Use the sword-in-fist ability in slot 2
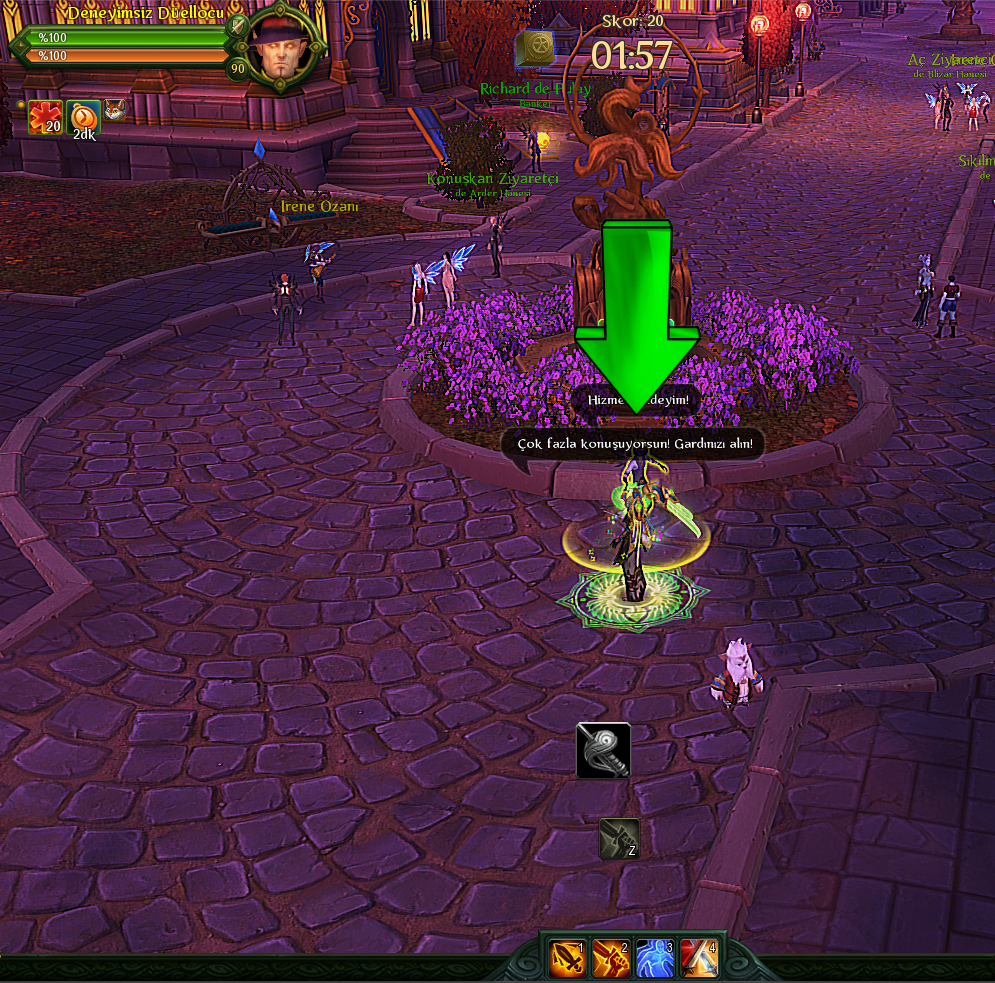Image resolution: width=995 pixels, height=983 pixels. pyautogui.click(x=610, y=959)
